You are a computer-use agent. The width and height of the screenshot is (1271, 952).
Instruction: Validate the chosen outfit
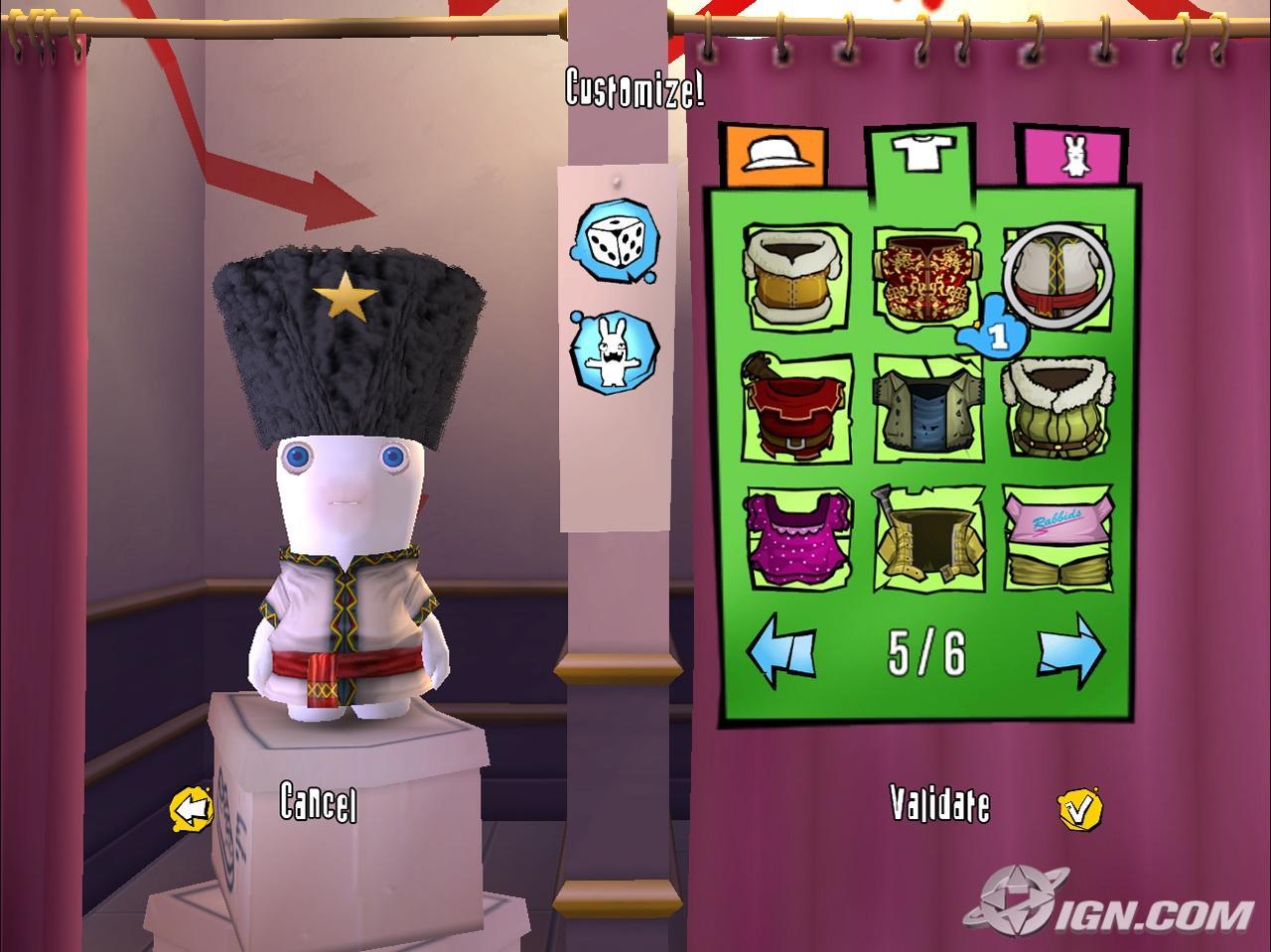pyautogui.click(x=940, y=804)
